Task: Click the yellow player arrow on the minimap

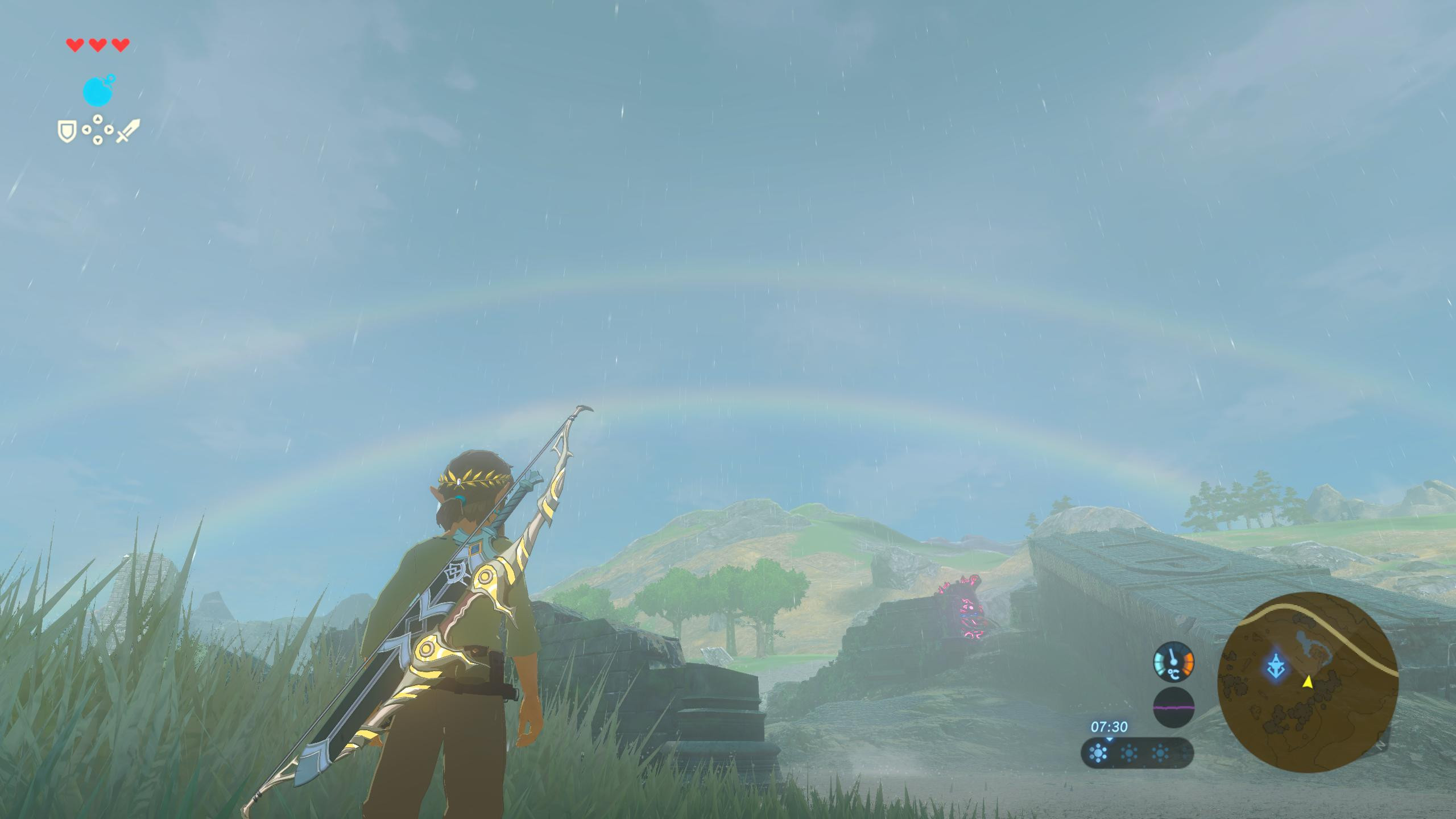Action: coord(1308,682)
